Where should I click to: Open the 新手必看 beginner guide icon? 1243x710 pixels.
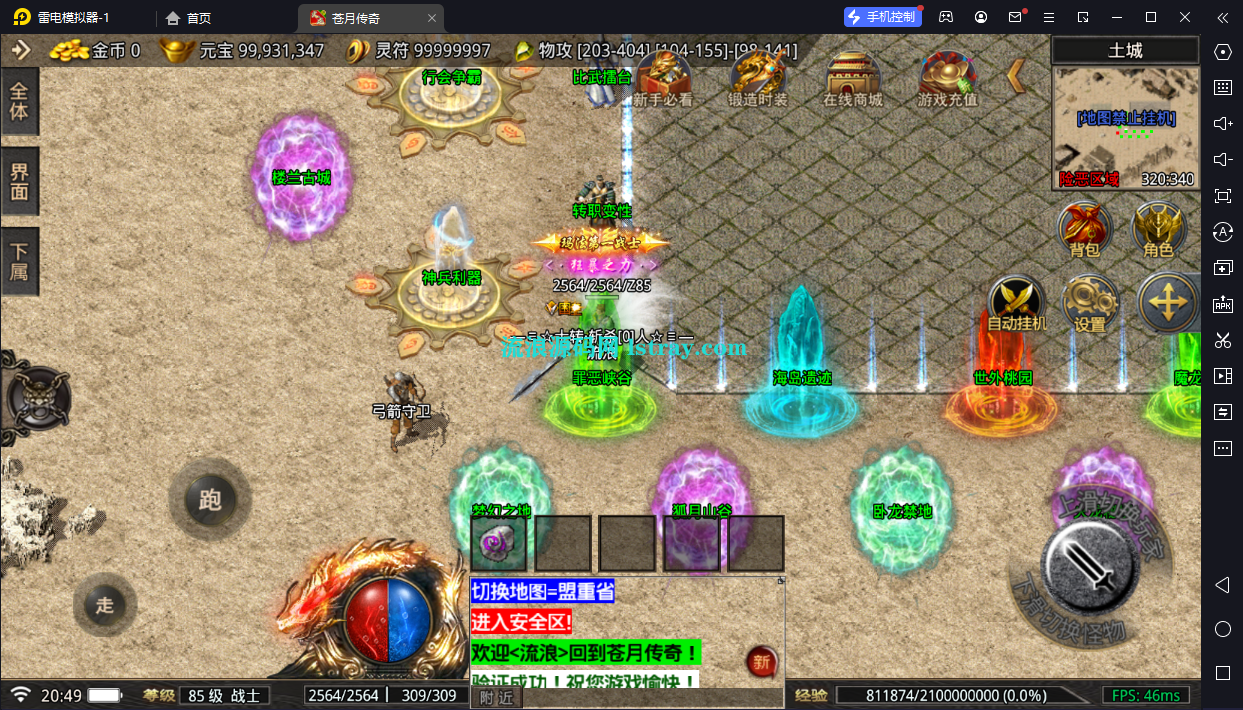tap(662, 76)
